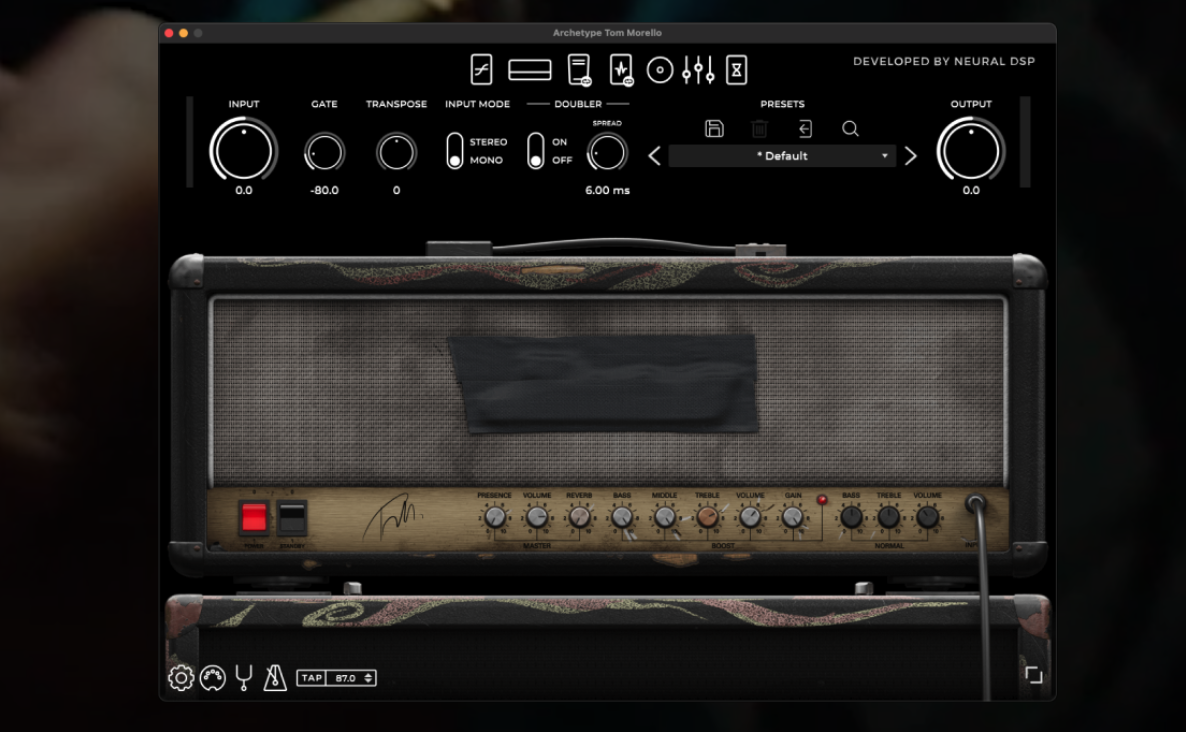This screenshot has width=1186, height=732.
Task: Flip the red Power switch on the amp
Action: [254, 517]
